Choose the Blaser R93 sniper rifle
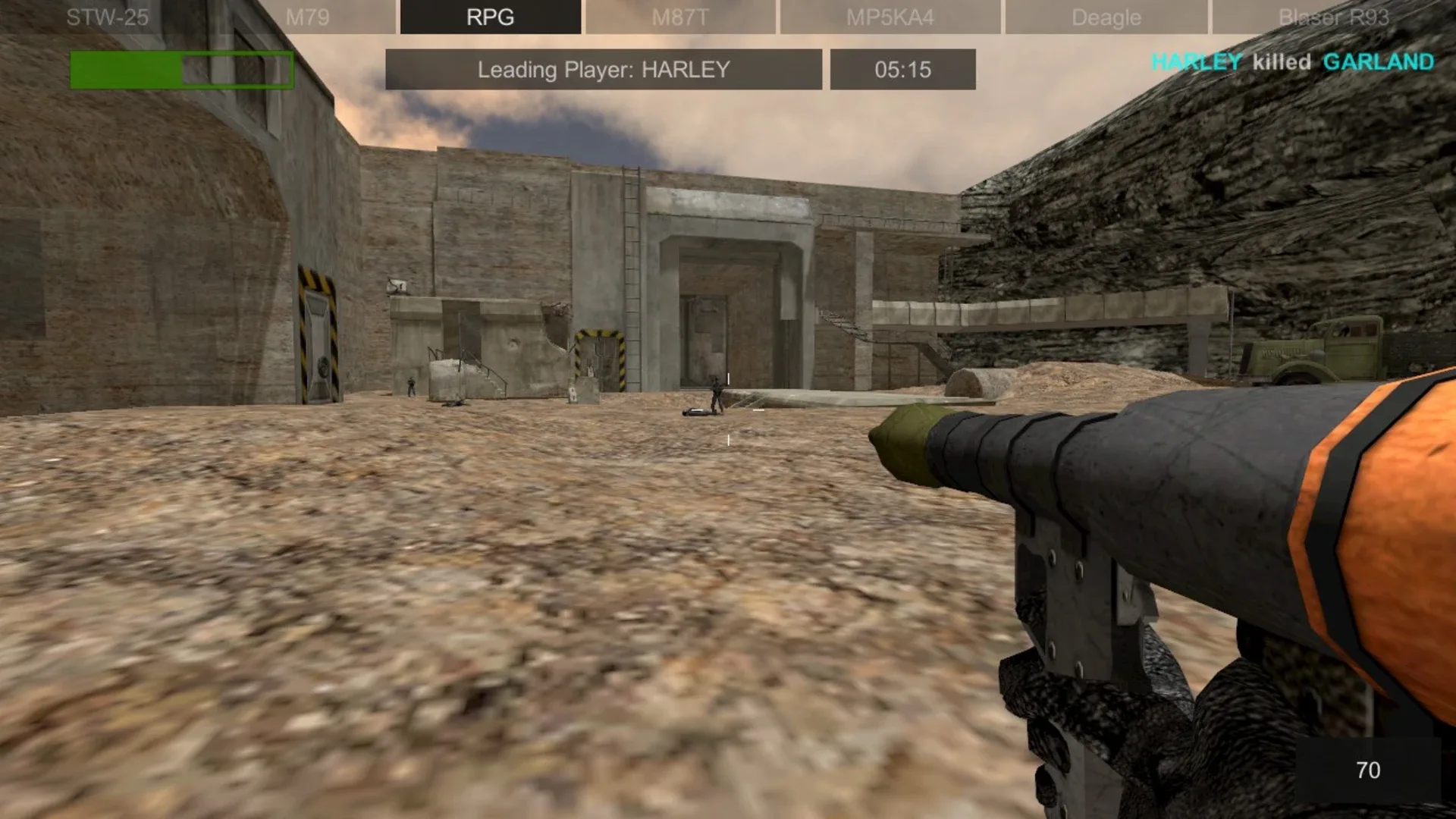 click(x=1335, y=17)
